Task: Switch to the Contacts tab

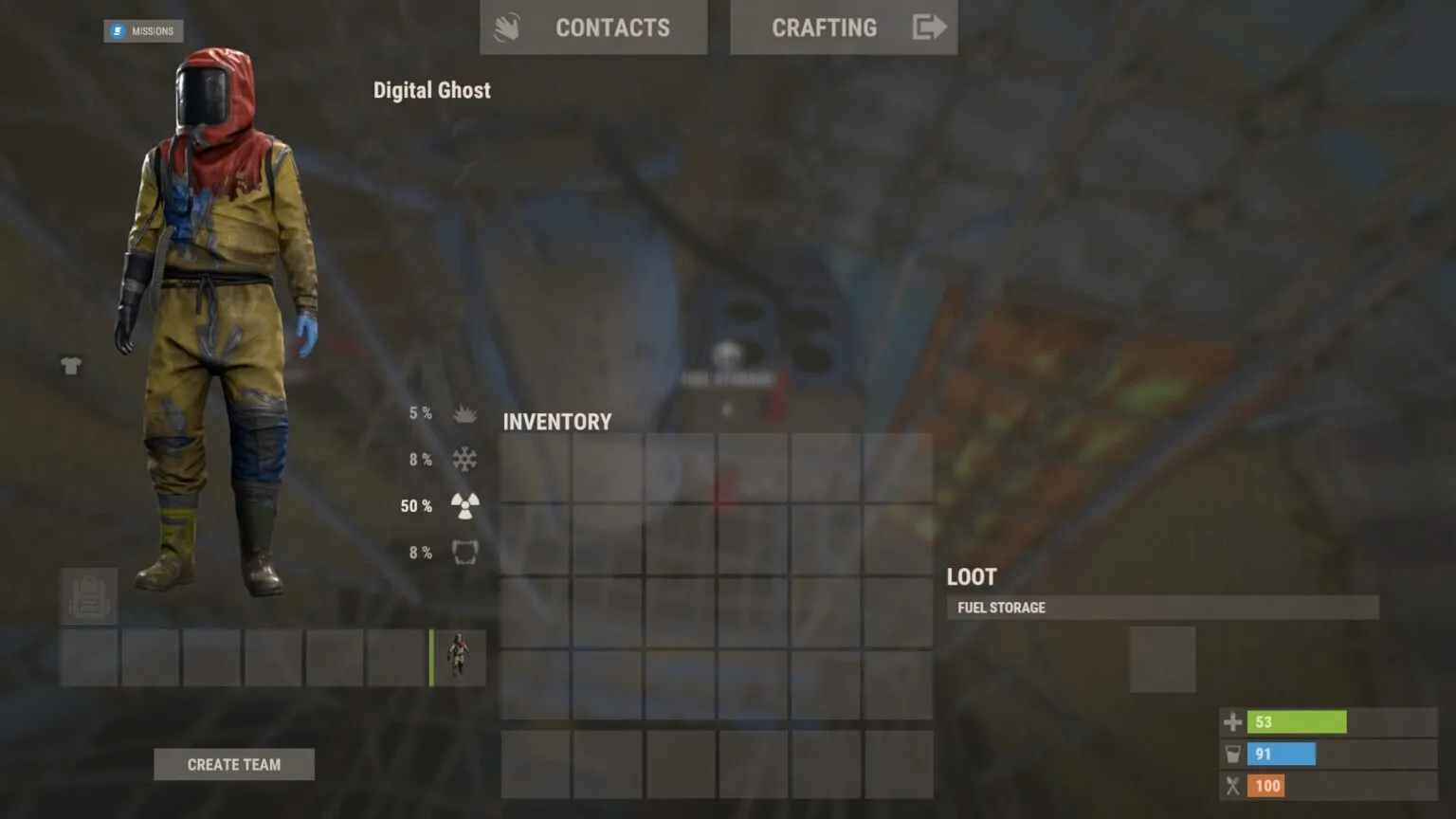Action: [x=593, y=27]
